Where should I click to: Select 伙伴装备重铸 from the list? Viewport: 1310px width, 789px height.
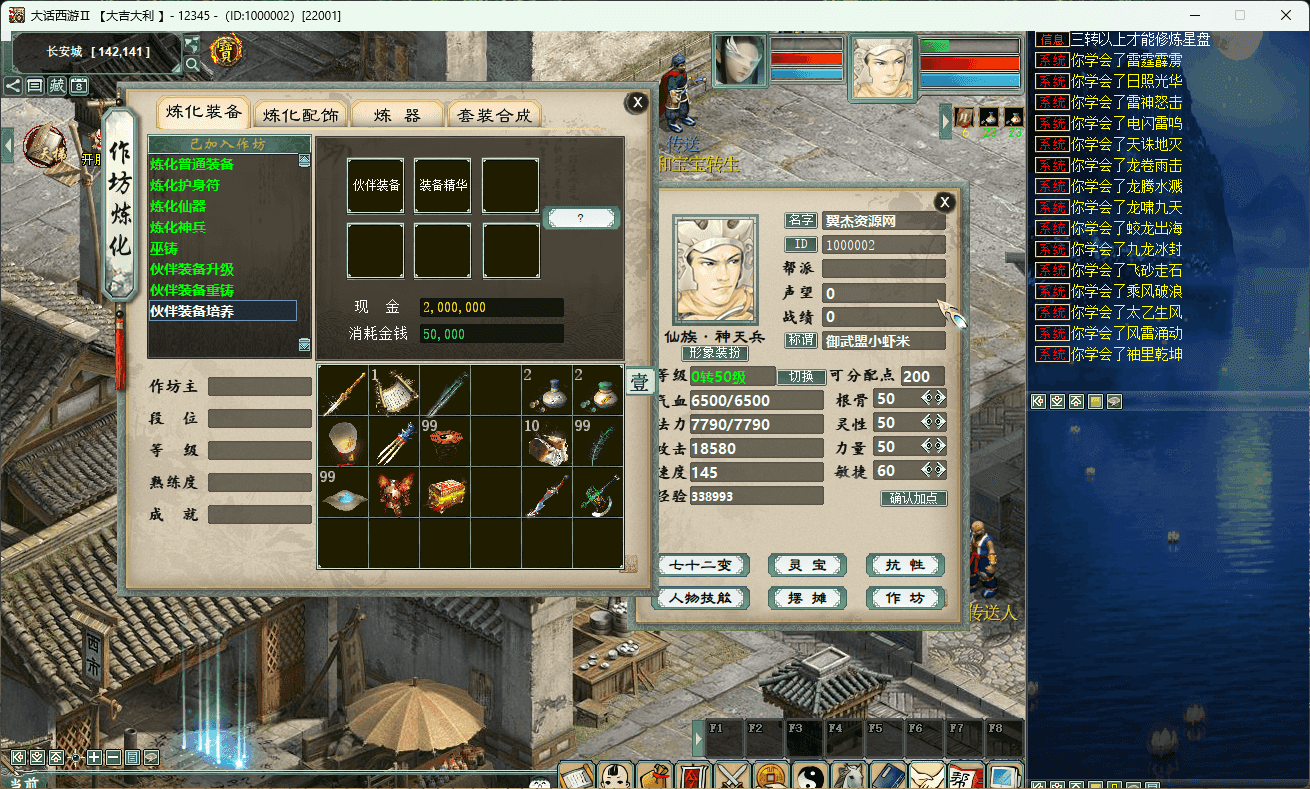click(x=192, y=290)
